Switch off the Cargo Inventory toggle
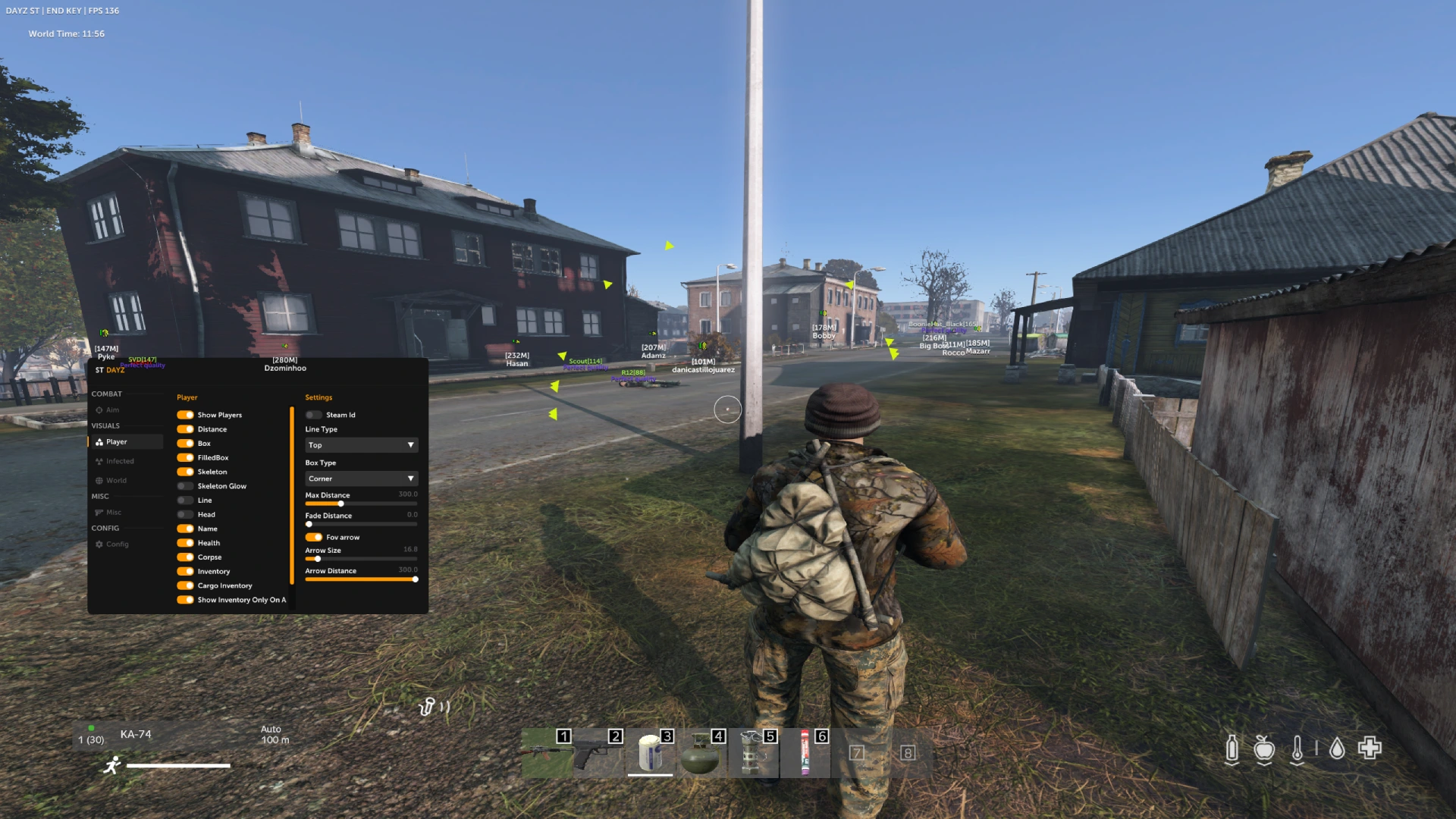Viewport: 1456px width, 819px height. pos(185,585)
